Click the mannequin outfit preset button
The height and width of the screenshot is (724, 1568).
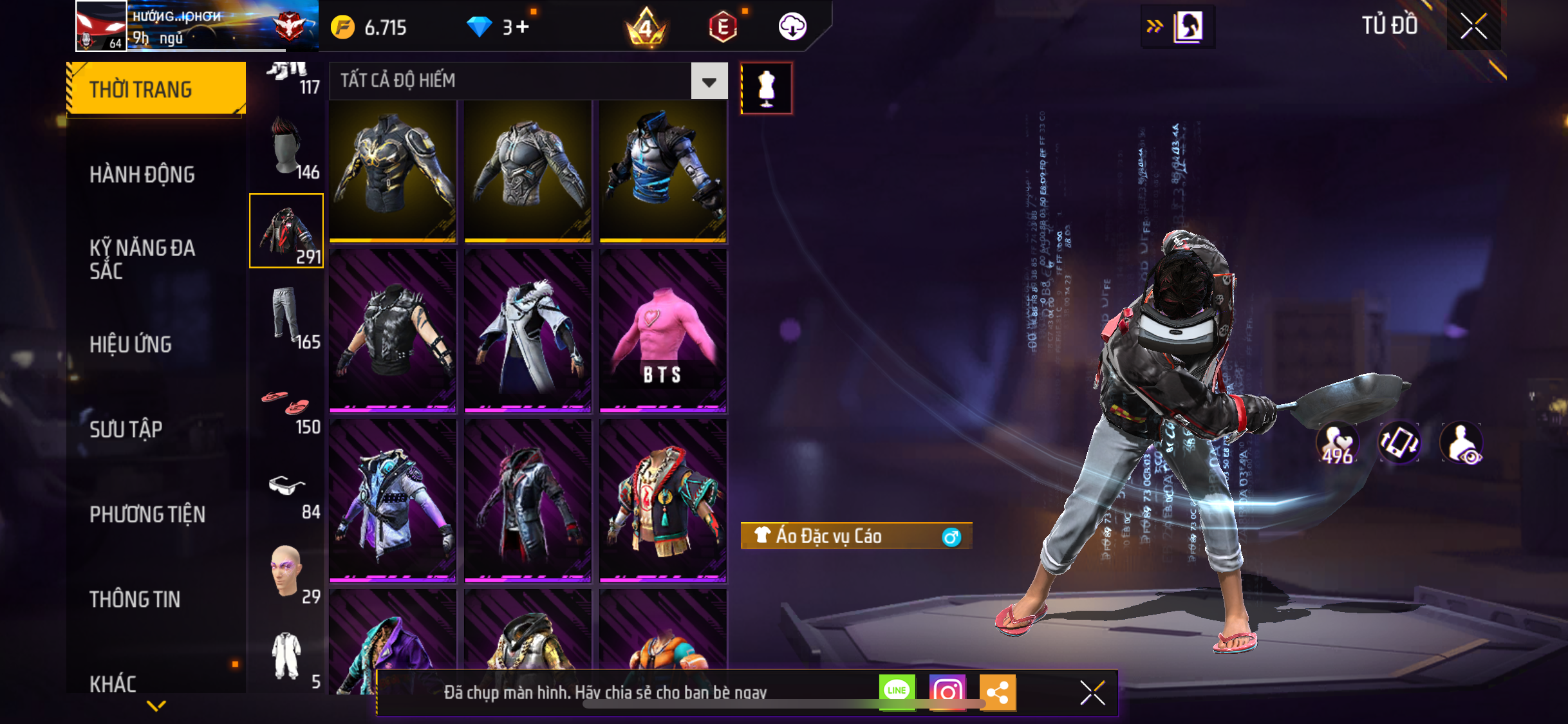(766, 88)
